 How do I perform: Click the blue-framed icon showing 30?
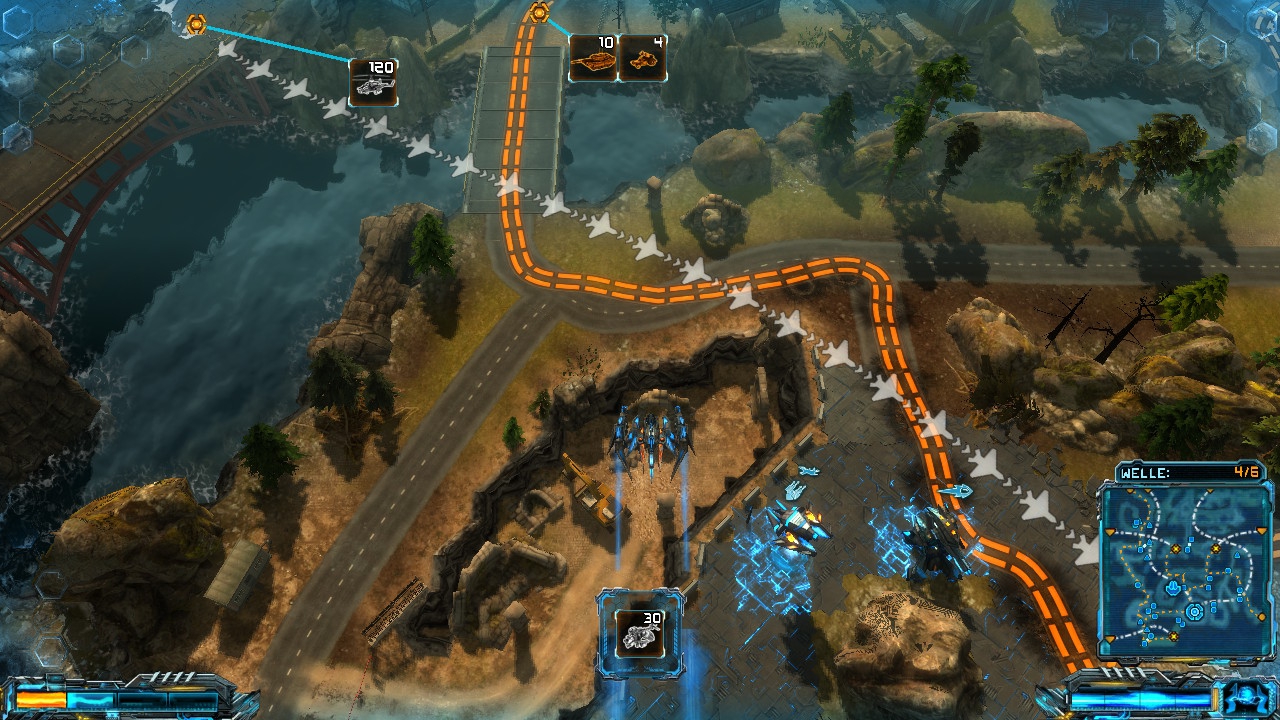click(x=641, y=632)
